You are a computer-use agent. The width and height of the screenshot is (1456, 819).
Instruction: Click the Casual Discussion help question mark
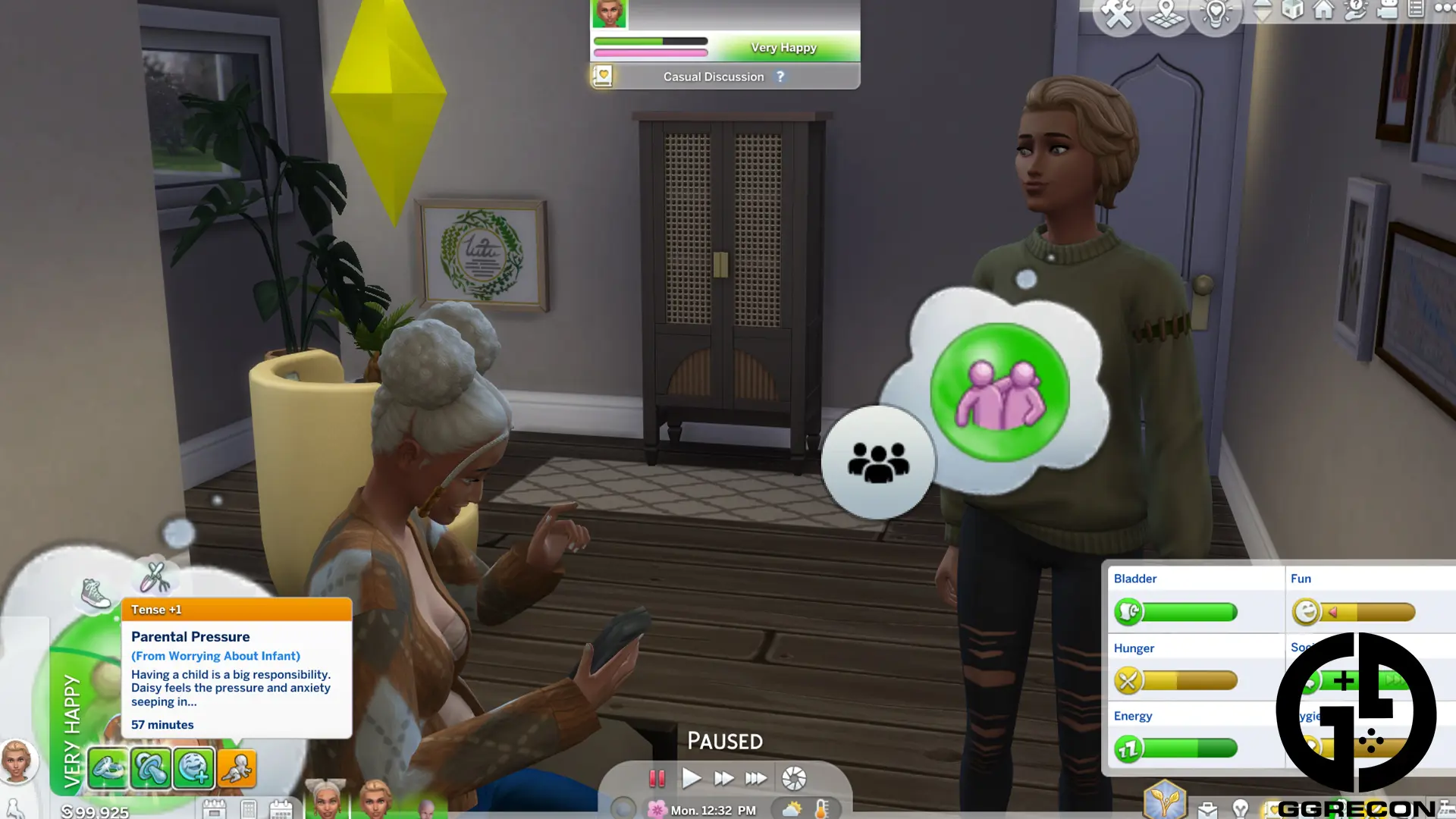point(780,76)
